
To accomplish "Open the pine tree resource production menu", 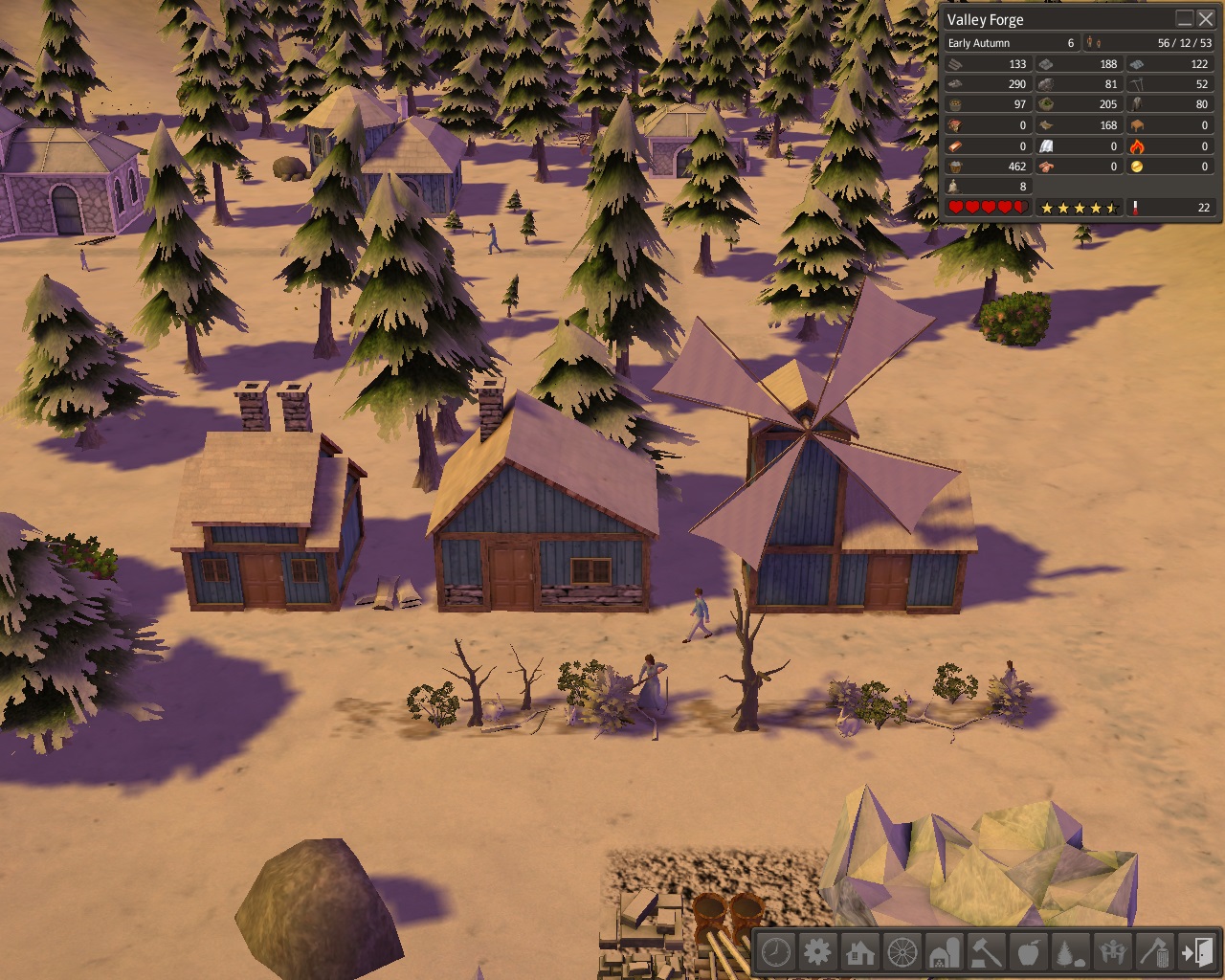I will 1071,952.
